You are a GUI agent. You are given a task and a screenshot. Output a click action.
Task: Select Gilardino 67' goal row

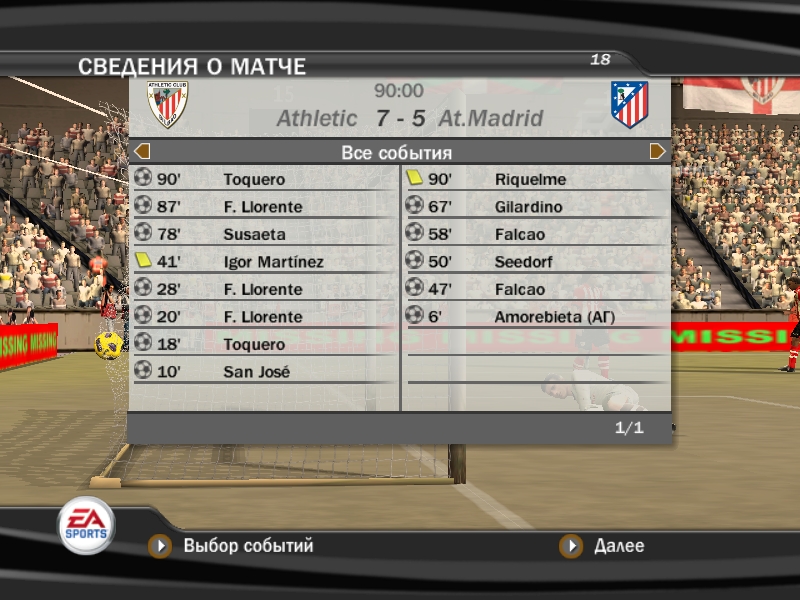point(537,207)
